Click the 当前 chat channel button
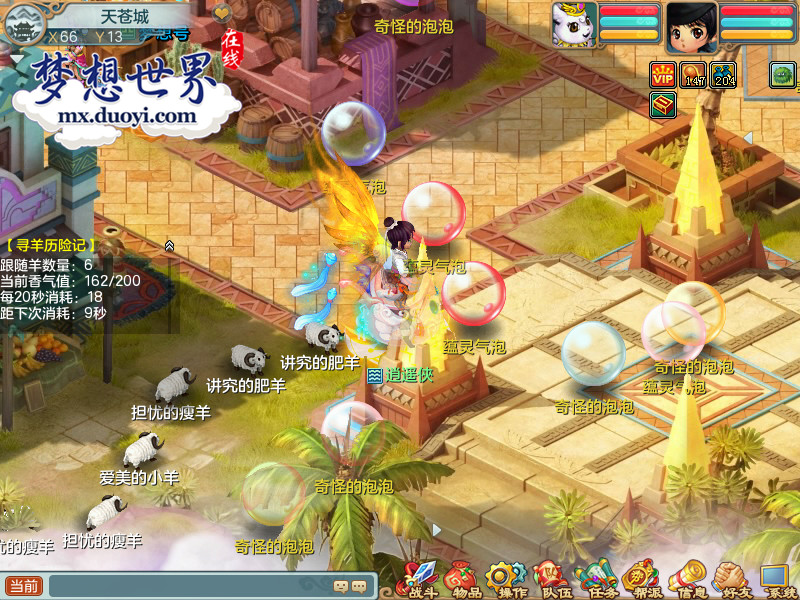 coord(24,586)
